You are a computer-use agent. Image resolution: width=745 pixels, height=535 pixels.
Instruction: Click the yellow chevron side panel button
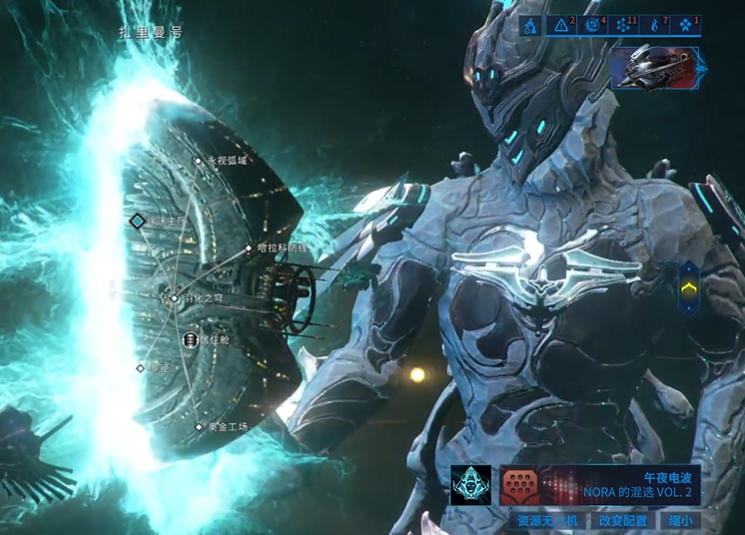[688, 290]
